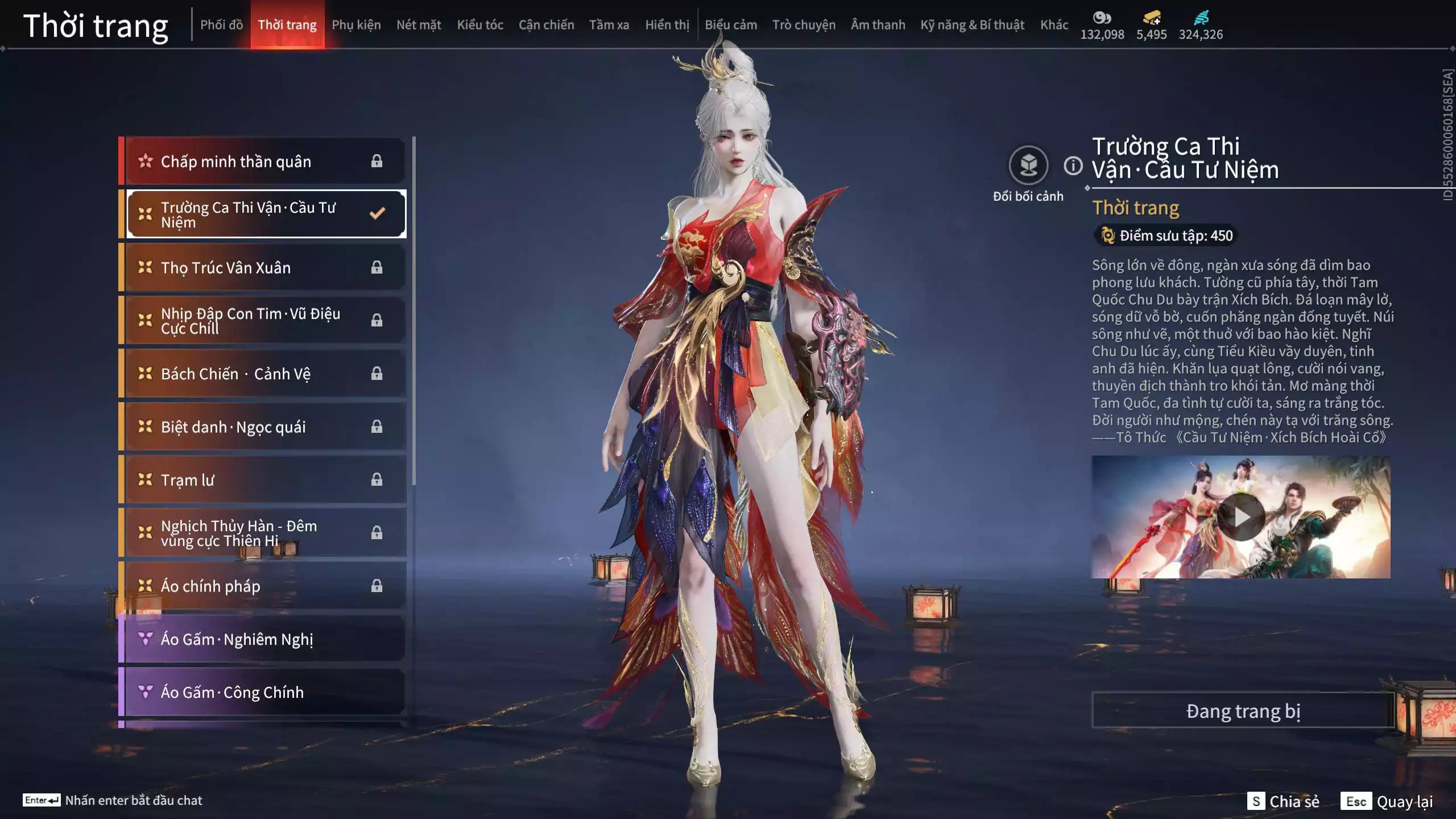Click the Đổi bối cảnh background button
Image resolution: width=1456 pixels, height=819 pixels.
pyautogui.click(x=1028, y=166)
